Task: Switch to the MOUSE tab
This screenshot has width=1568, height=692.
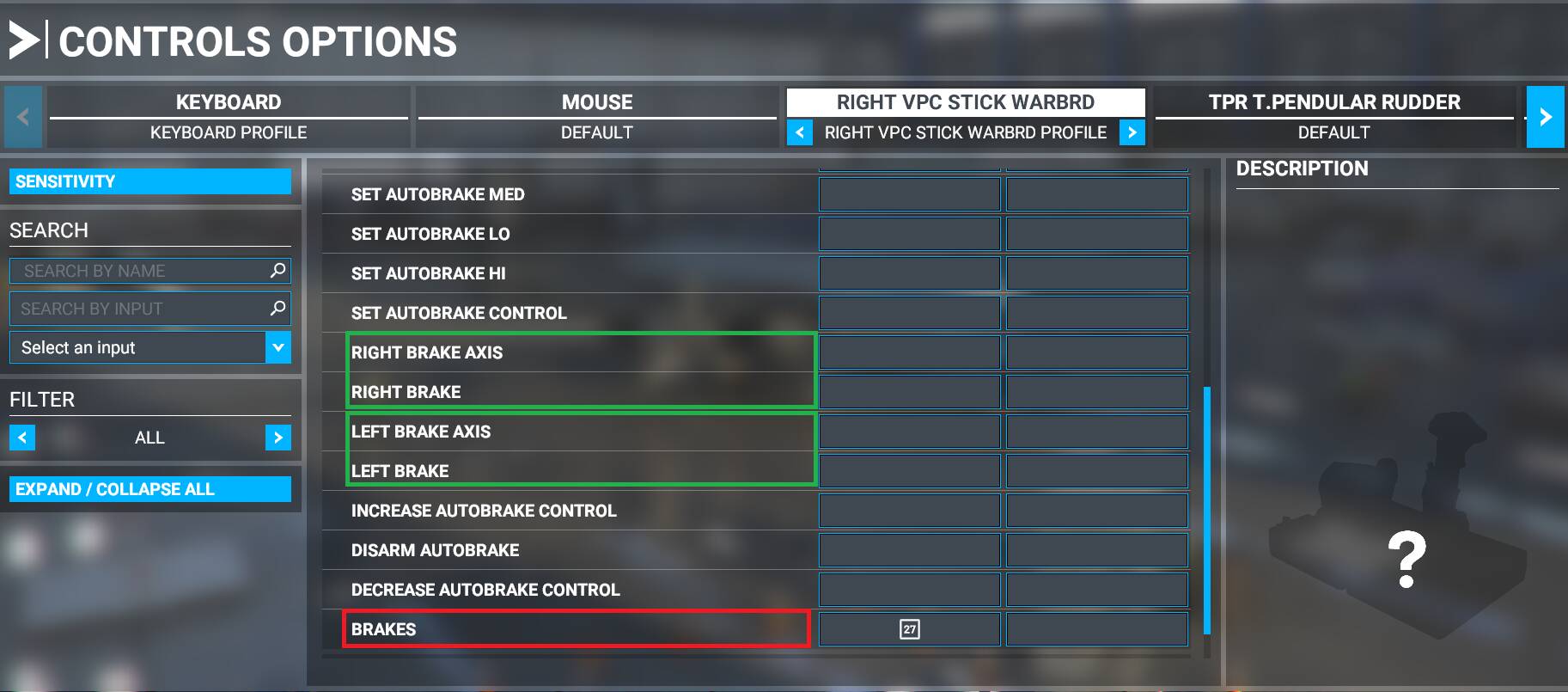Action: [x=597, y=101]
